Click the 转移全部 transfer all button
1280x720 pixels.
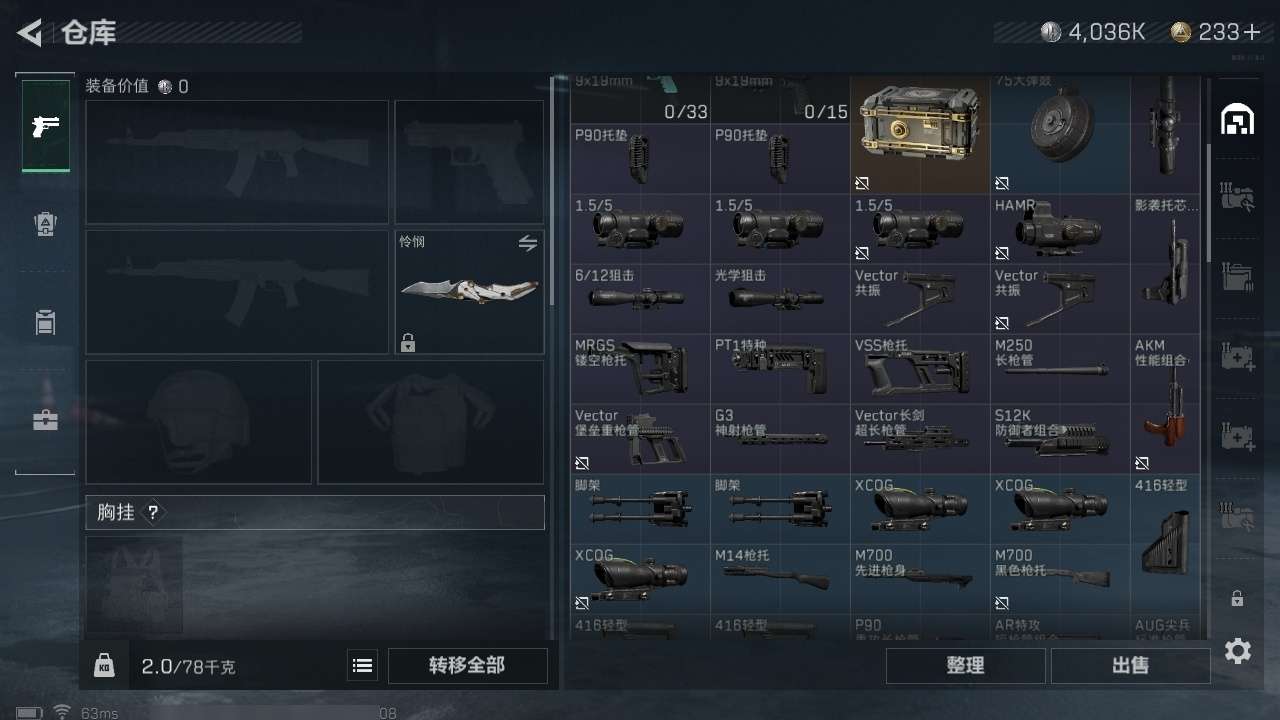pos(467,665)
